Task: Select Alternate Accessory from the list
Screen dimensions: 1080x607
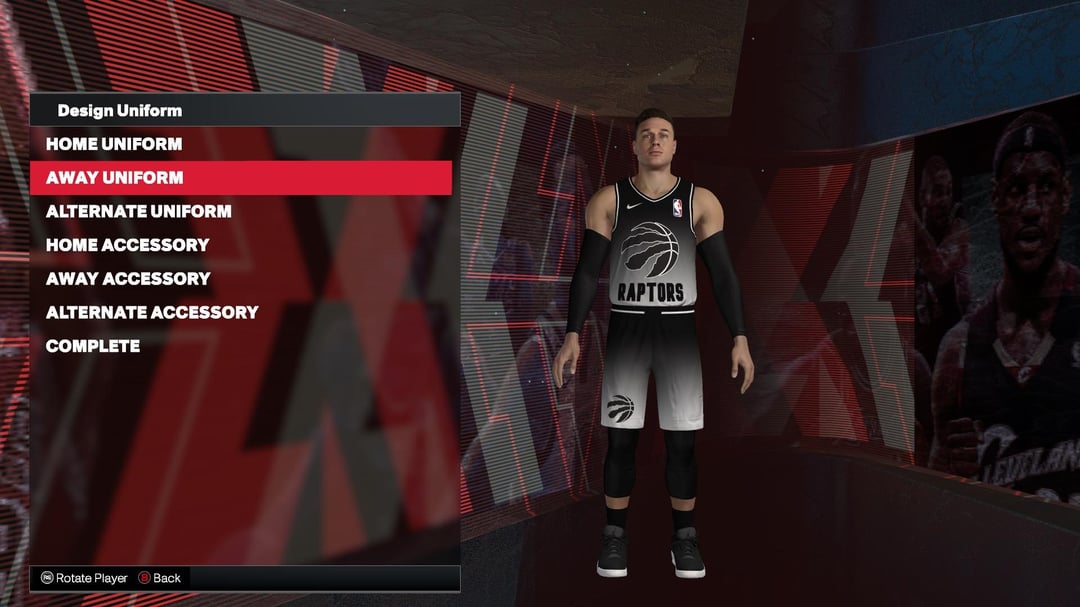Action: (x=152, y=312)
